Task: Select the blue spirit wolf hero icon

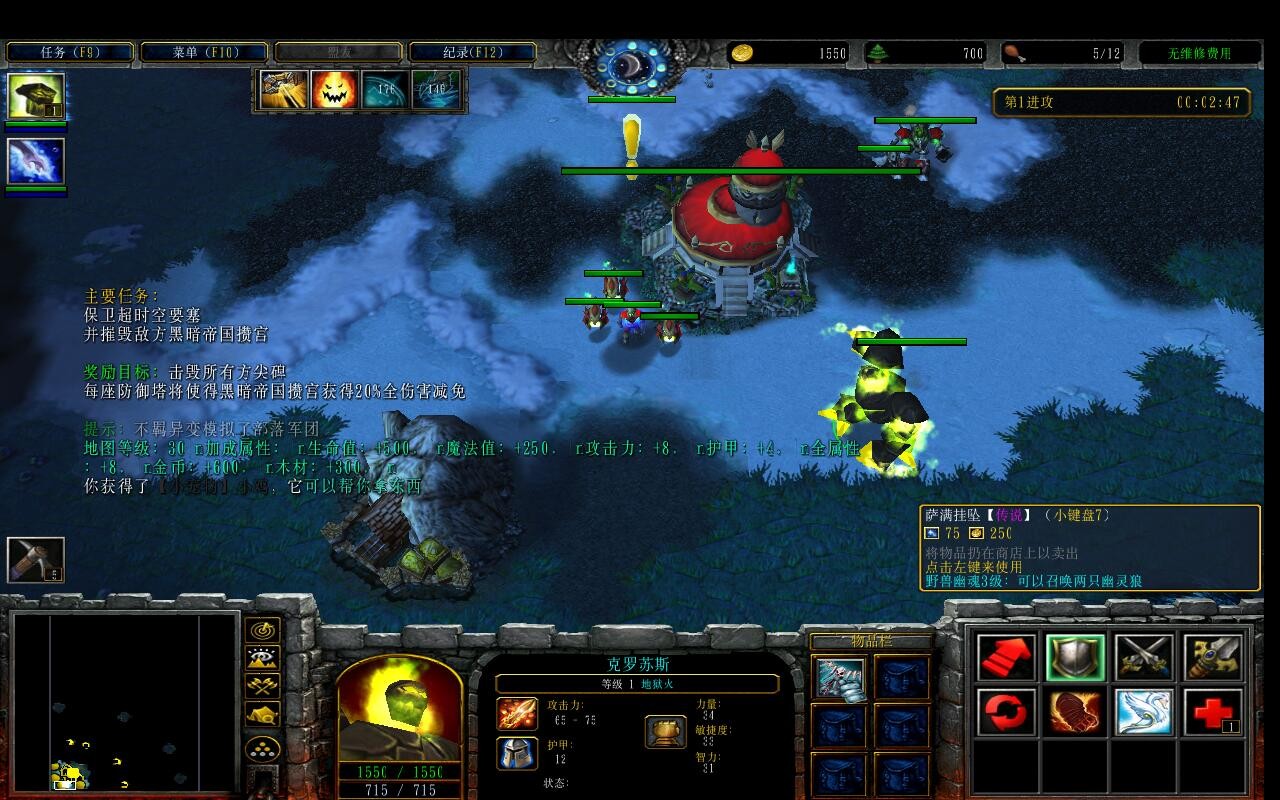Action: [36, 162]
